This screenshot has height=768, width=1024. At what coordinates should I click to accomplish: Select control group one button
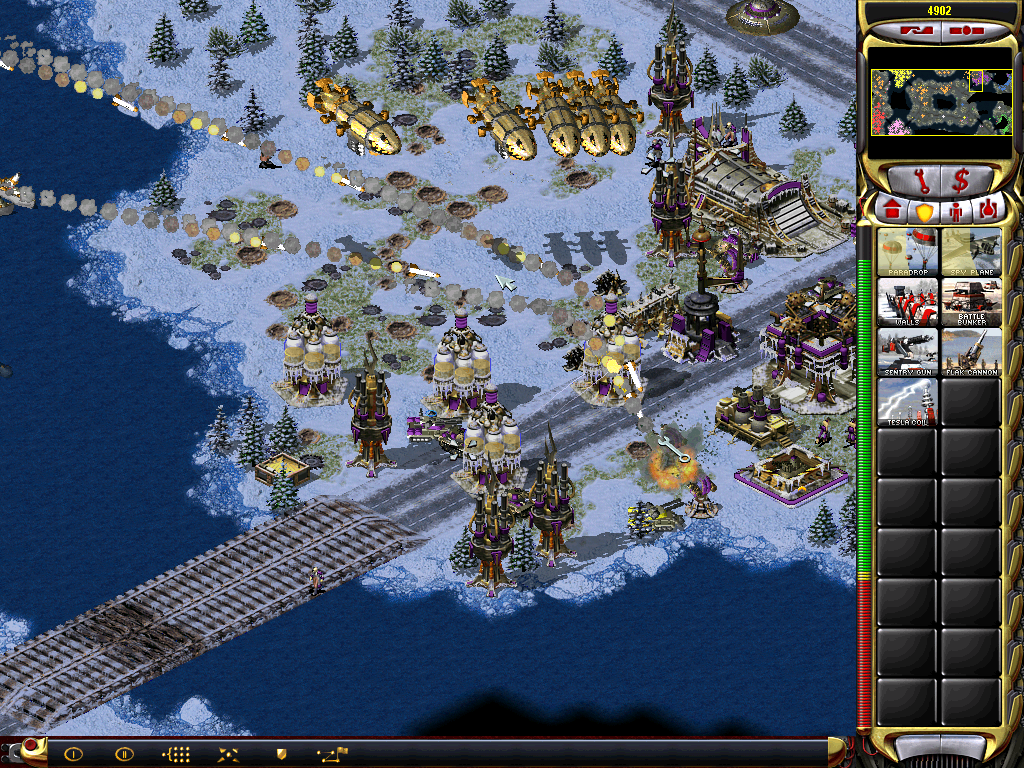point(73,754)
